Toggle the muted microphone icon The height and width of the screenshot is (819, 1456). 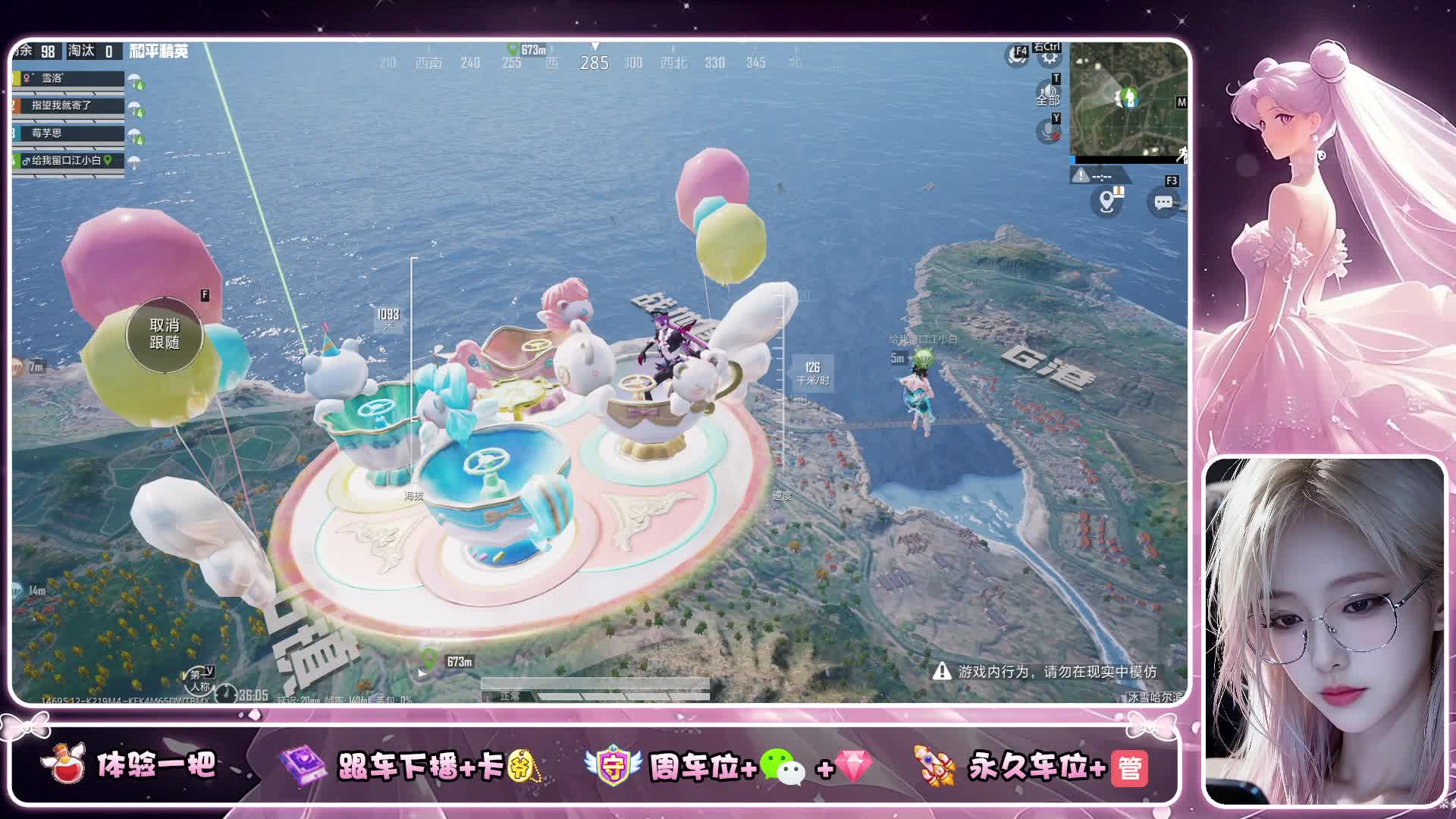coord(1048,132)
